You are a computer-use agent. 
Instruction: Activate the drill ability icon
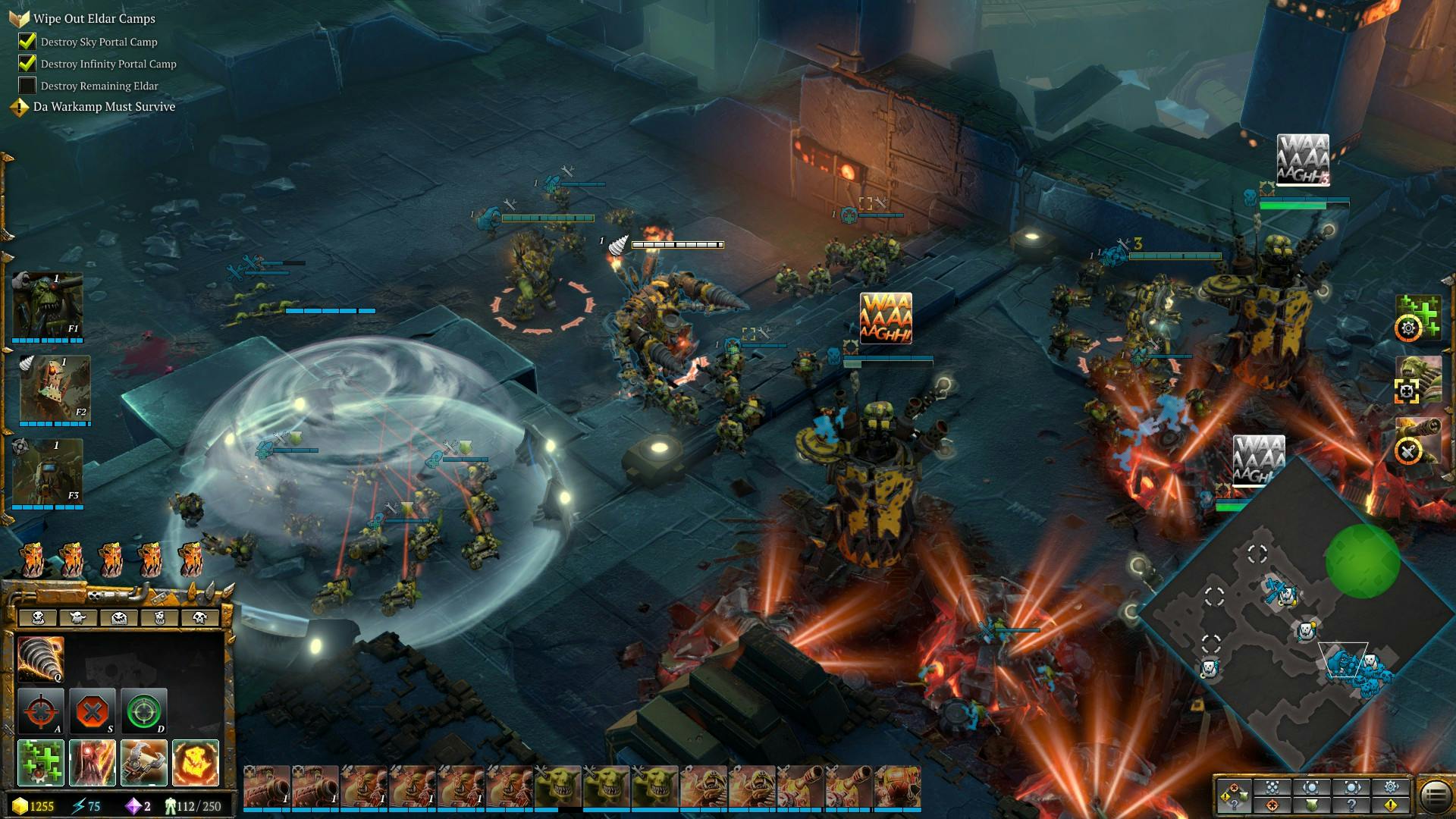[40, 658]
